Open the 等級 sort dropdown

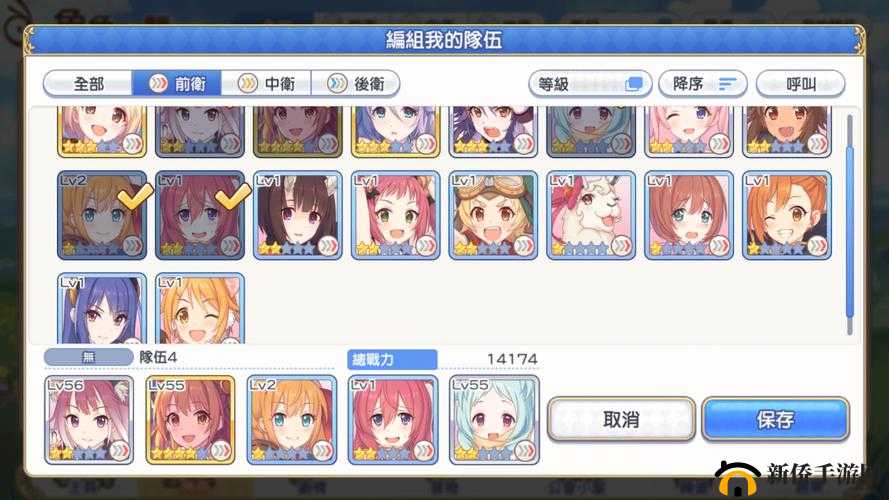click(590, 84)
